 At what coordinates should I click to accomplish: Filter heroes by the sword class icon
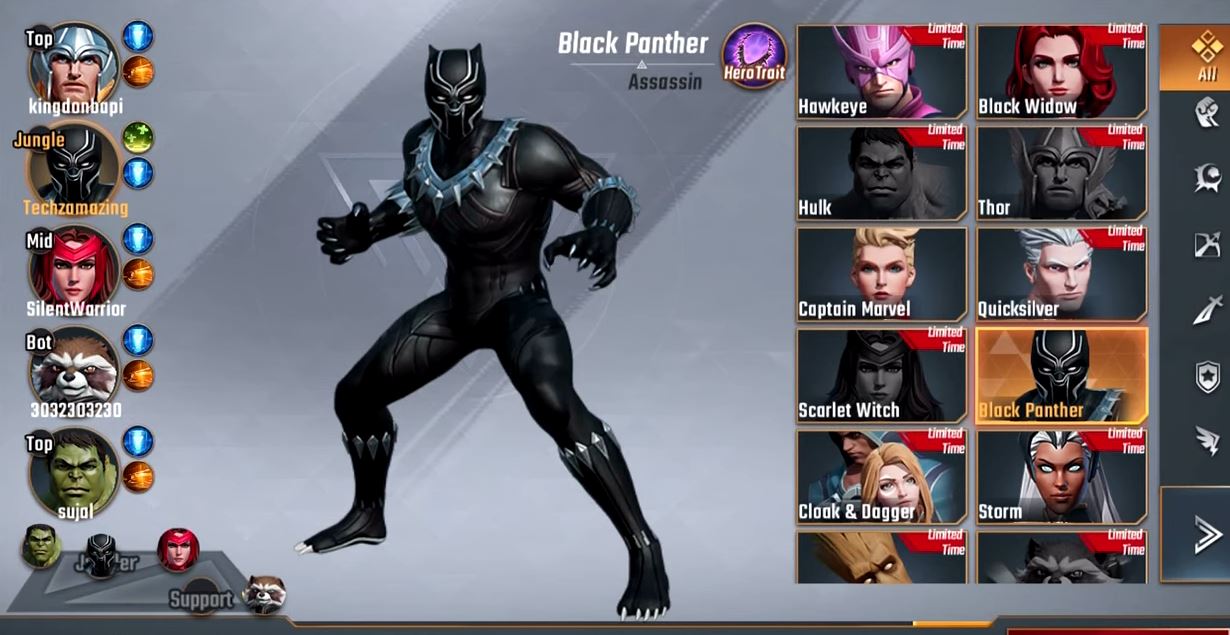click(x=1207, y=310)
